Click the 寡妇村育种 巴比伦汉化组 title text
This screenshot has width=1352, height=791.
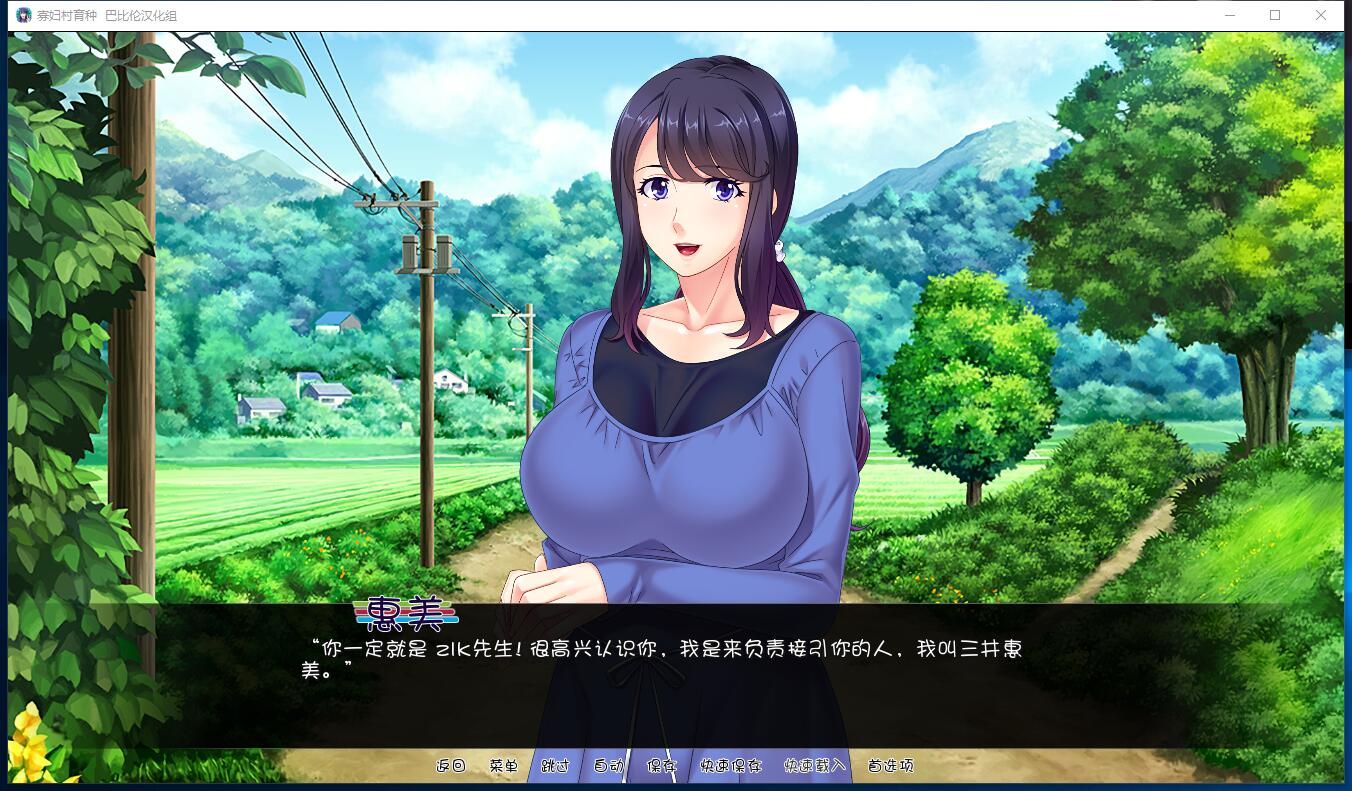click(x=105, y=15)
